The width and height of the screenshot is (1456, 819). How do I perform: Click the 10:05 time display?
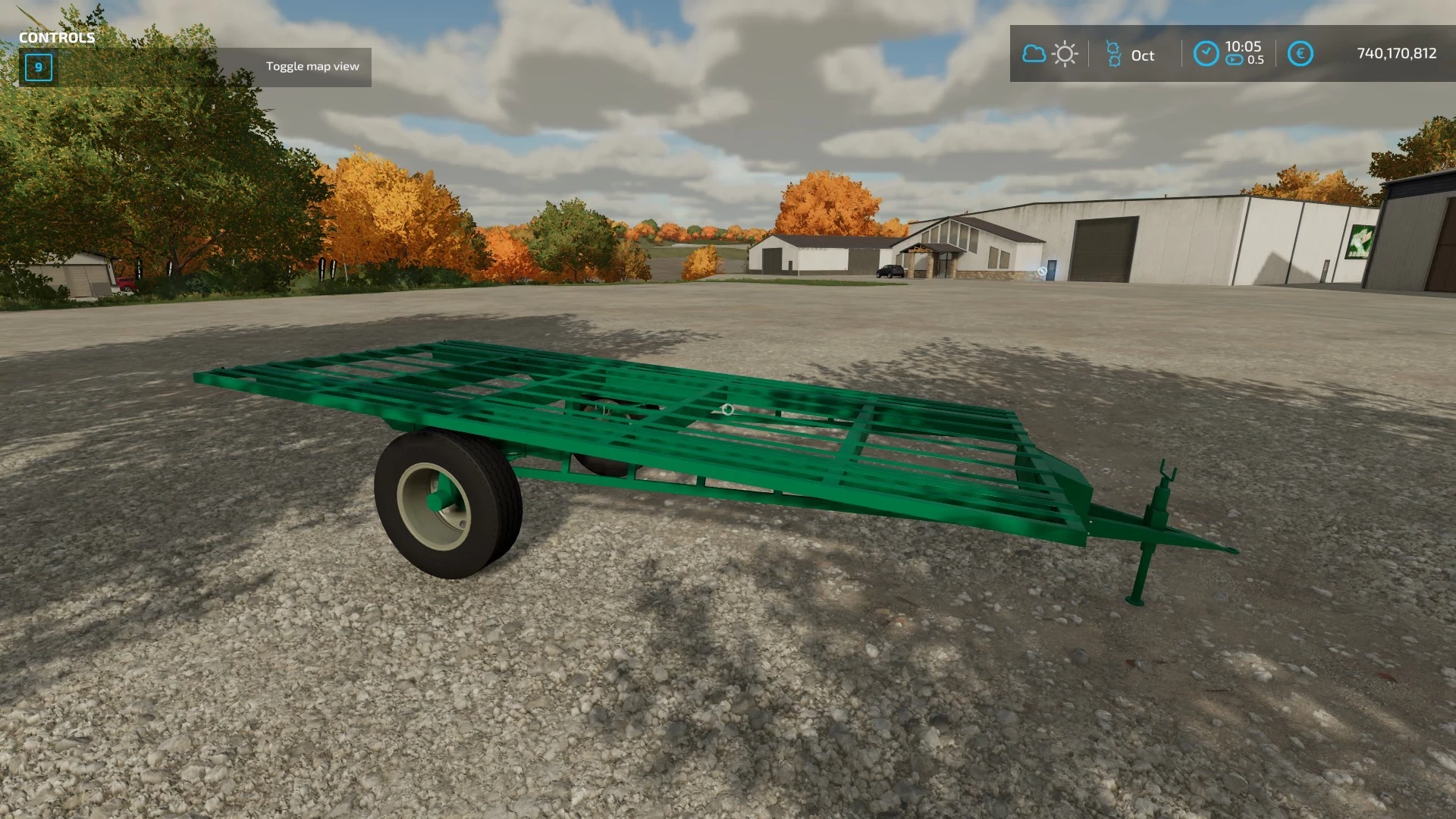point(1244,48)
